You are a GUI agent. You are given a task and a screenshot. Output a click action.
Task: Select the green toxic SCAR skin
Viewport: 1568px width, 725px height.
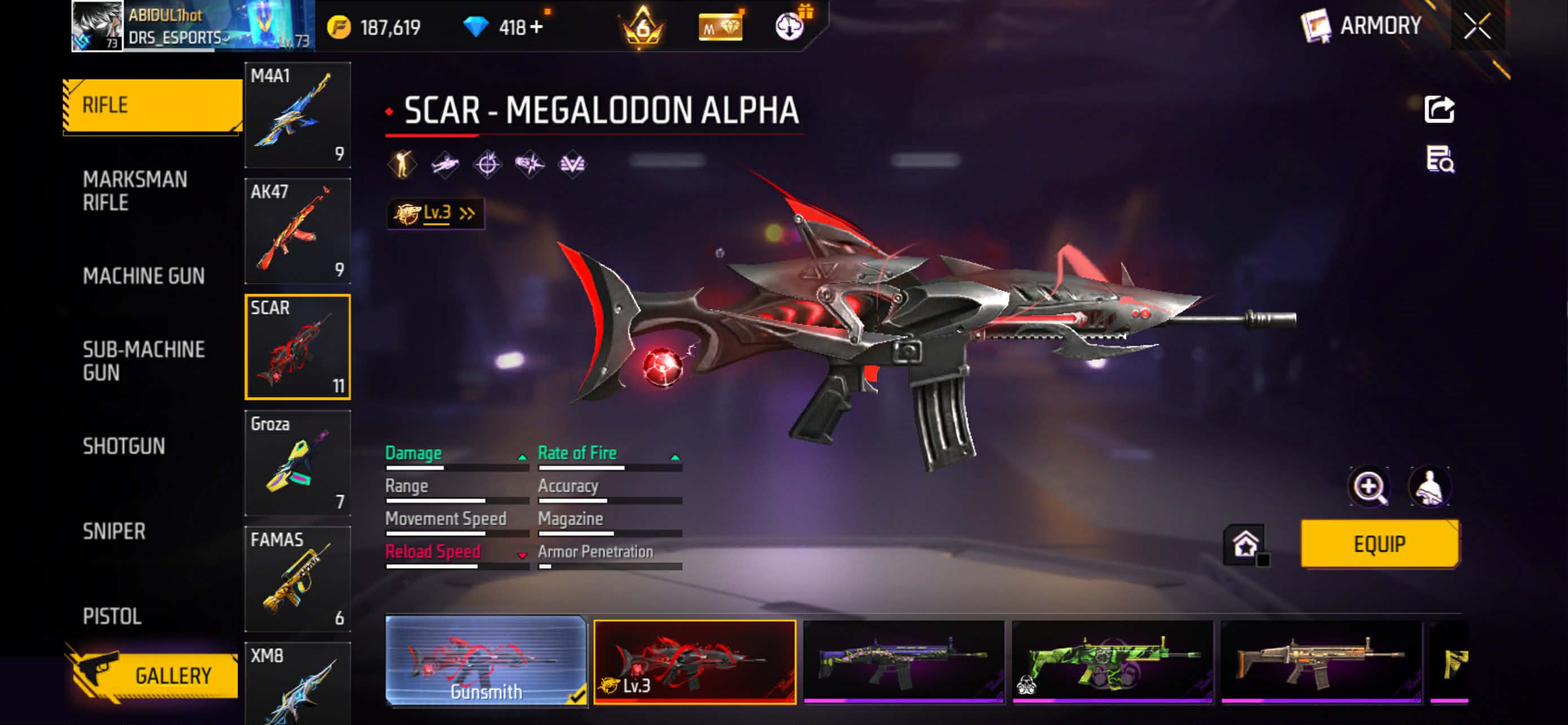1112,661
